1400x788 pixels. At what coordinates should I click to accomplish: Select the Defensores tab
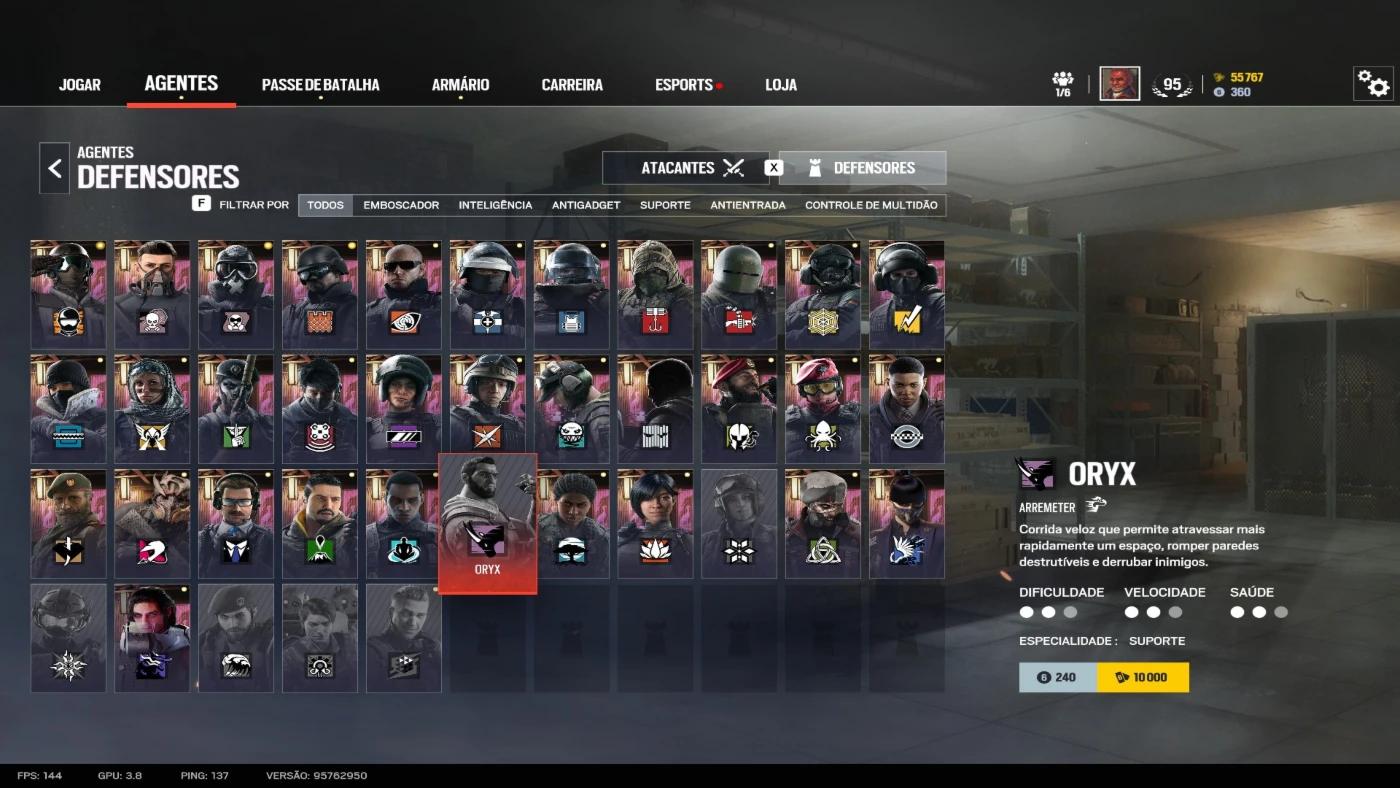tap(862, 168)
